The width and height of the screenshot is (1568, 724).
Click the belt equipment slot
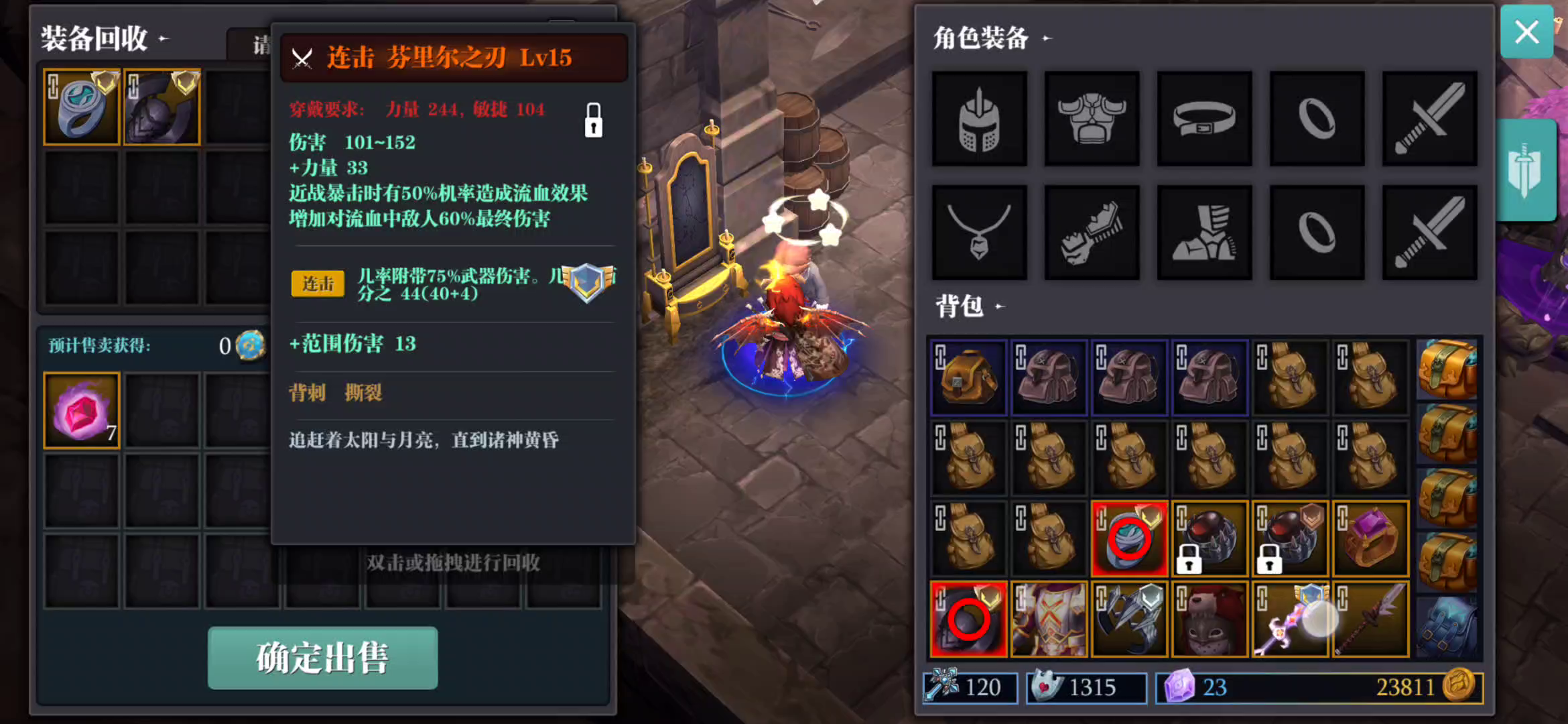tap(1204, 119)
